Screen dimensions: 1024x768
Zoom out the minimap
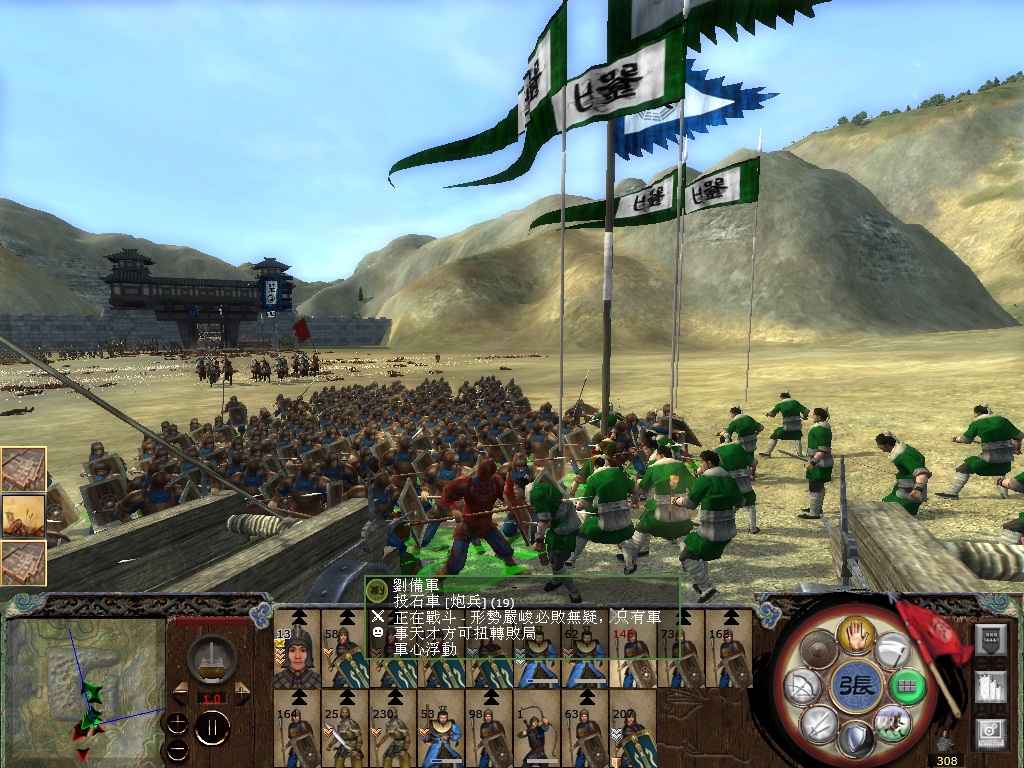coord(177,748)
